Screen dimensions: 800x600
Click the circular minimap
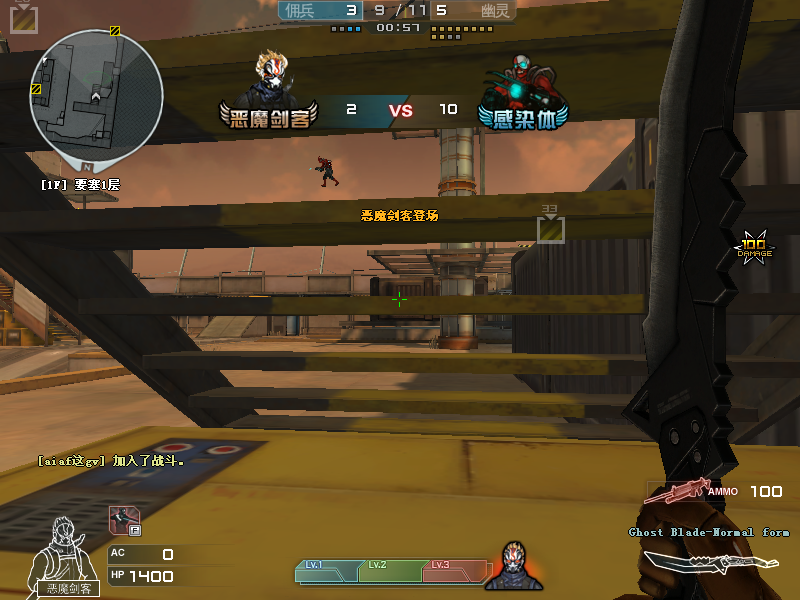pyautogui.click(x=96, y=96)
